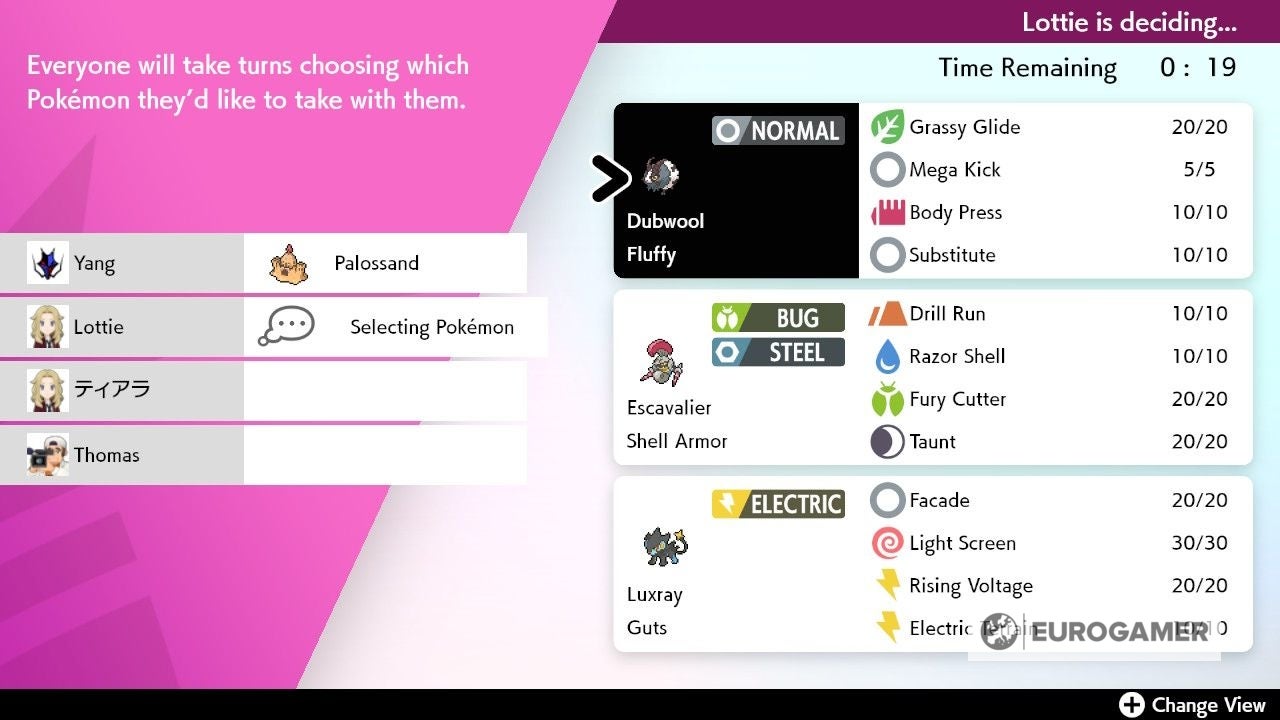Viewport: 1280px width, 720px height.
Task: Click the Body Press fighting-type icon
Action: coord(889,212)
